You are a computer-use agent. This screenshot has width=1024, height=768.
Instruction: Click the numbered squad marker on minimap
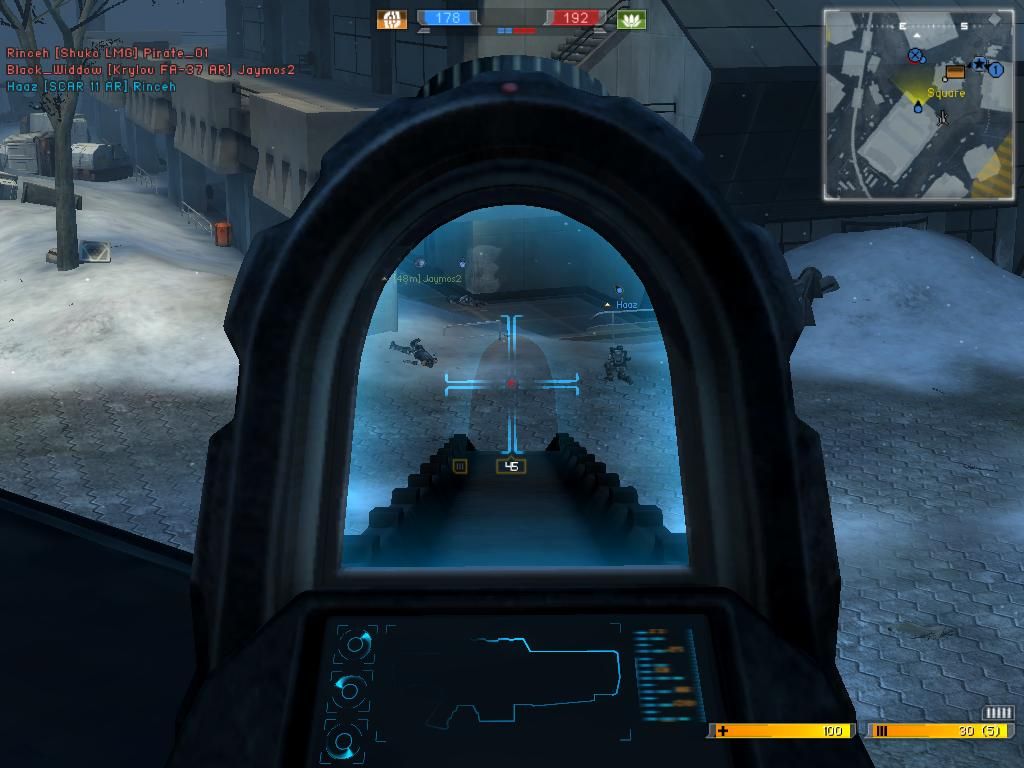pyautogui.click(x=996, y=70)
